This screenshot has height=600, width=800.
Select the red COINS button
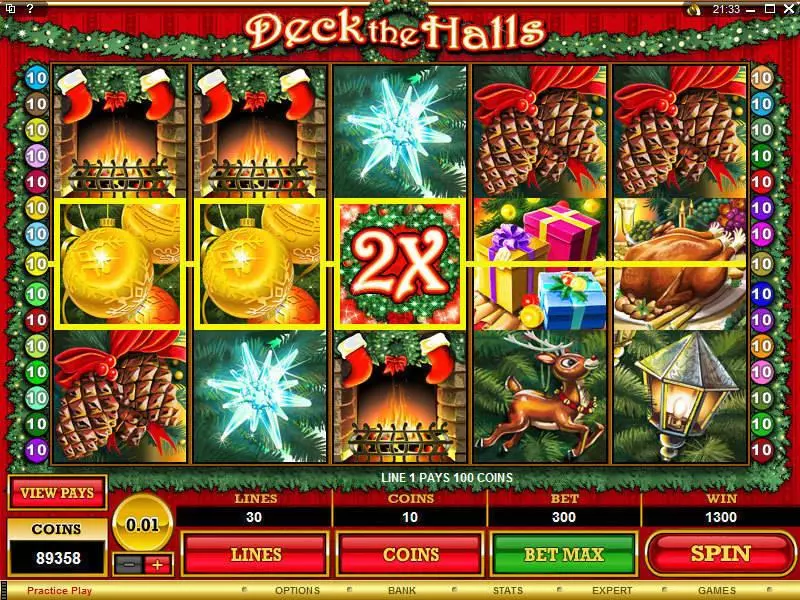(x=411, y=553)
